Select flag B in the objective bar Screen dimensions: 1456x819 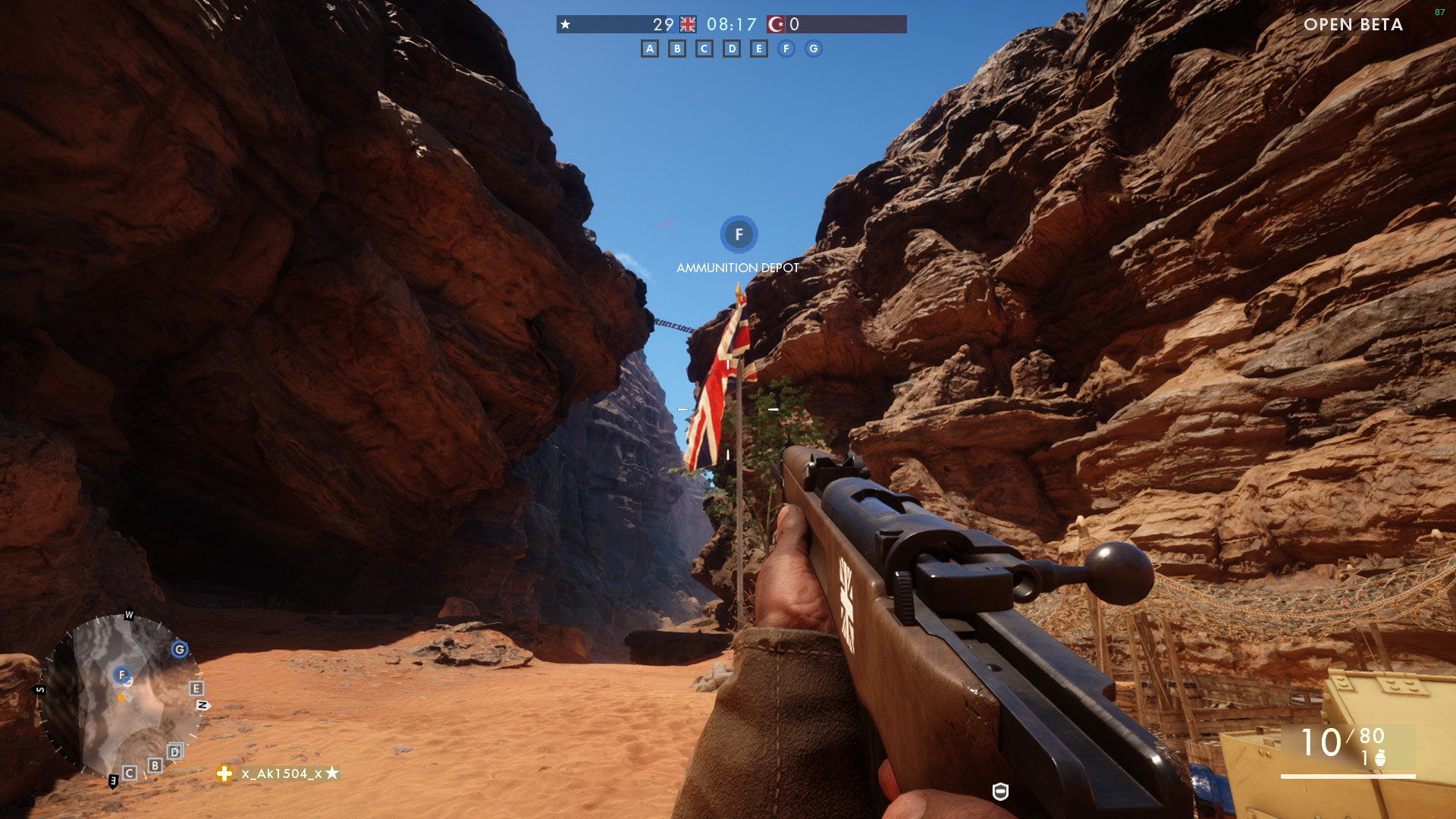coord(677,49)
